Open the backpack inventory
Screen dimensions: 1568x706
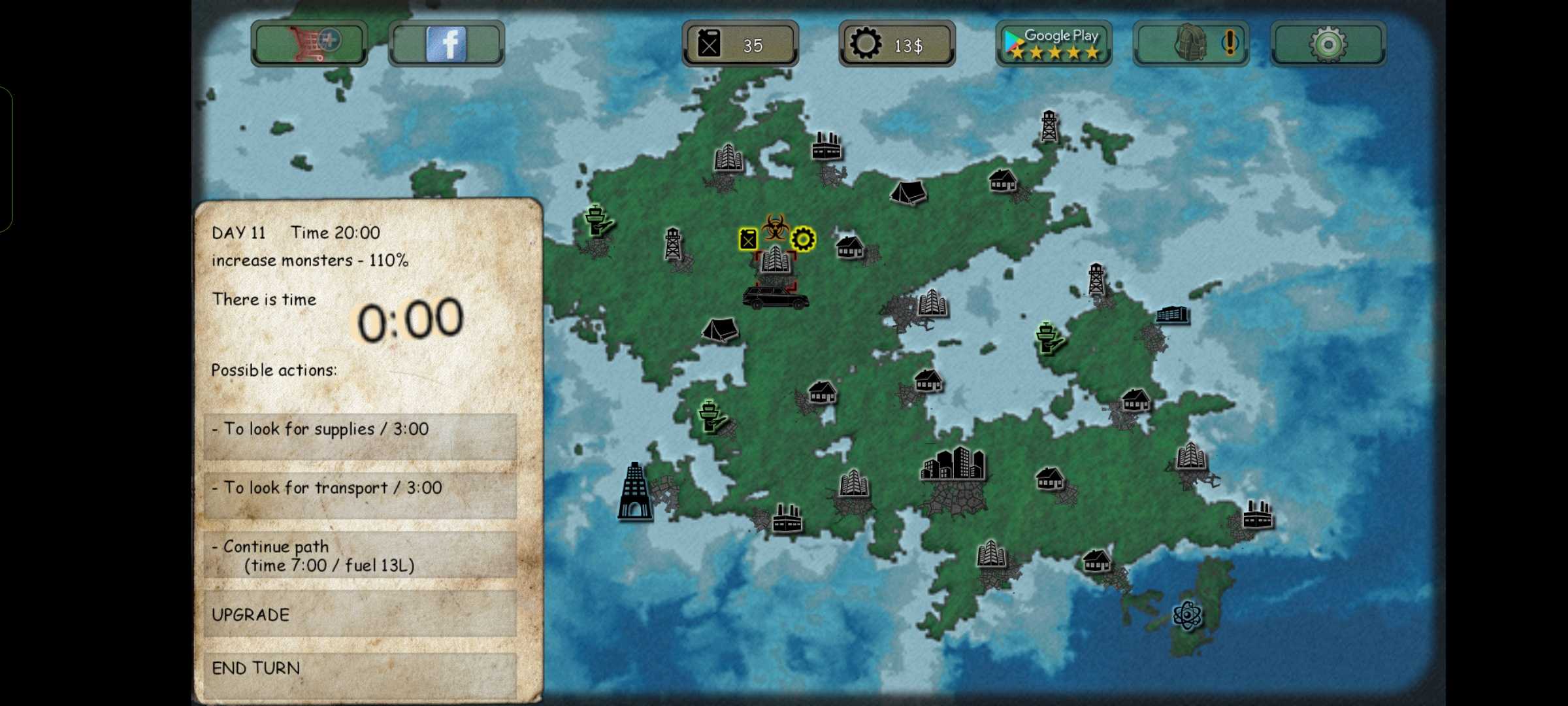(1190, 43)
